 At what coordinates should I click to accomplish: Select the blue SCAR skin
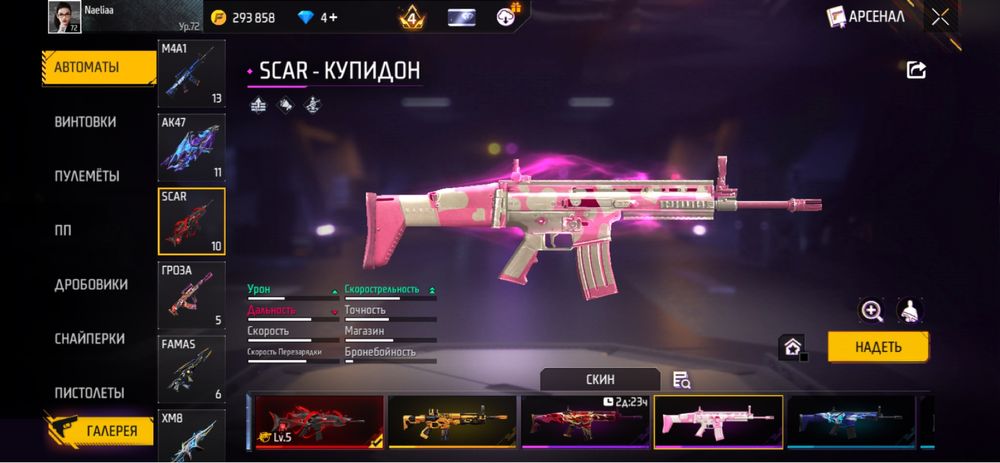point(851,421)
